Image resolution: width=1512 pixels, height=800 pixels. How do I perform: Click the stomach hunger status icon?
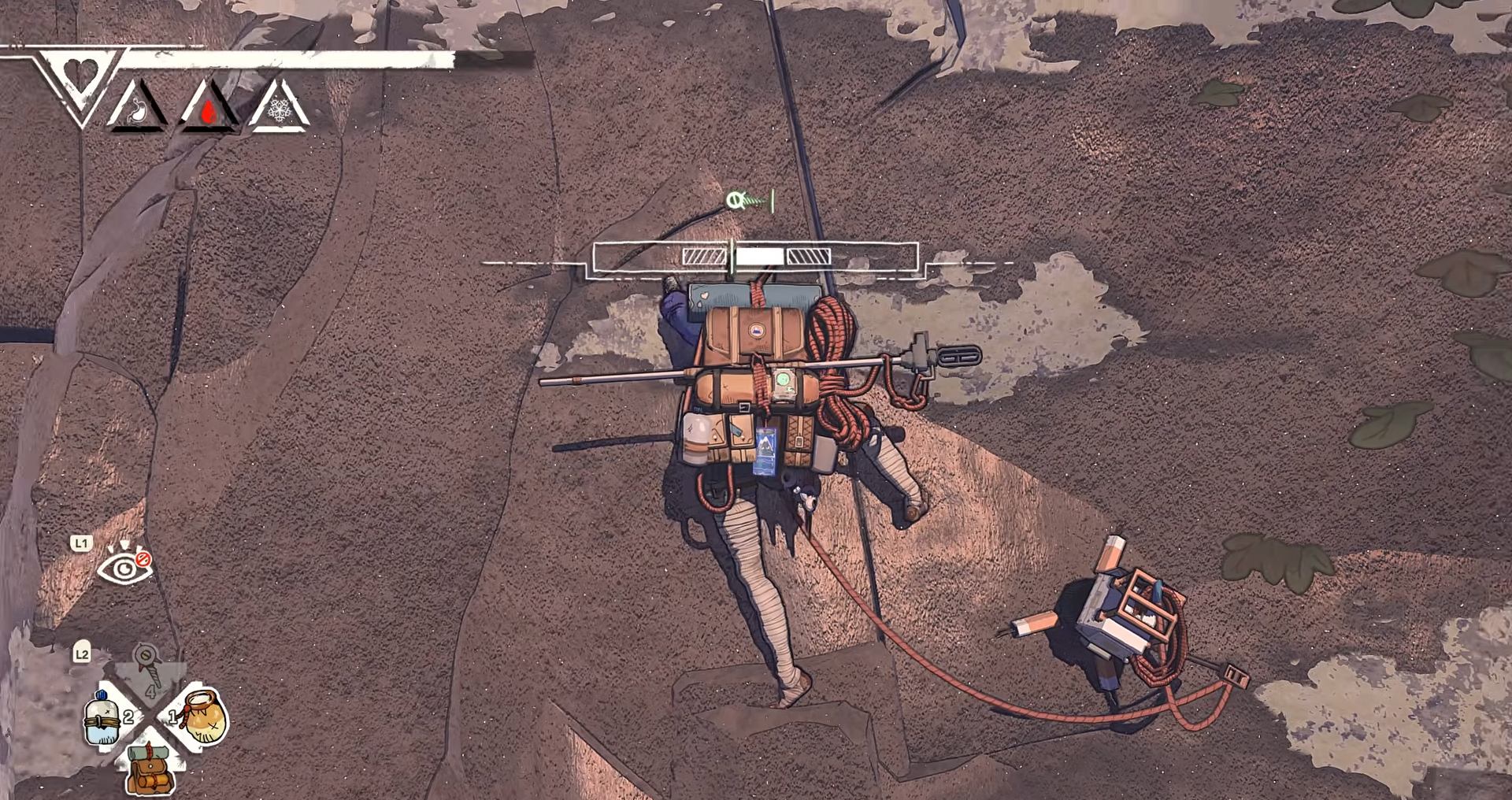[x=137, y=109]
